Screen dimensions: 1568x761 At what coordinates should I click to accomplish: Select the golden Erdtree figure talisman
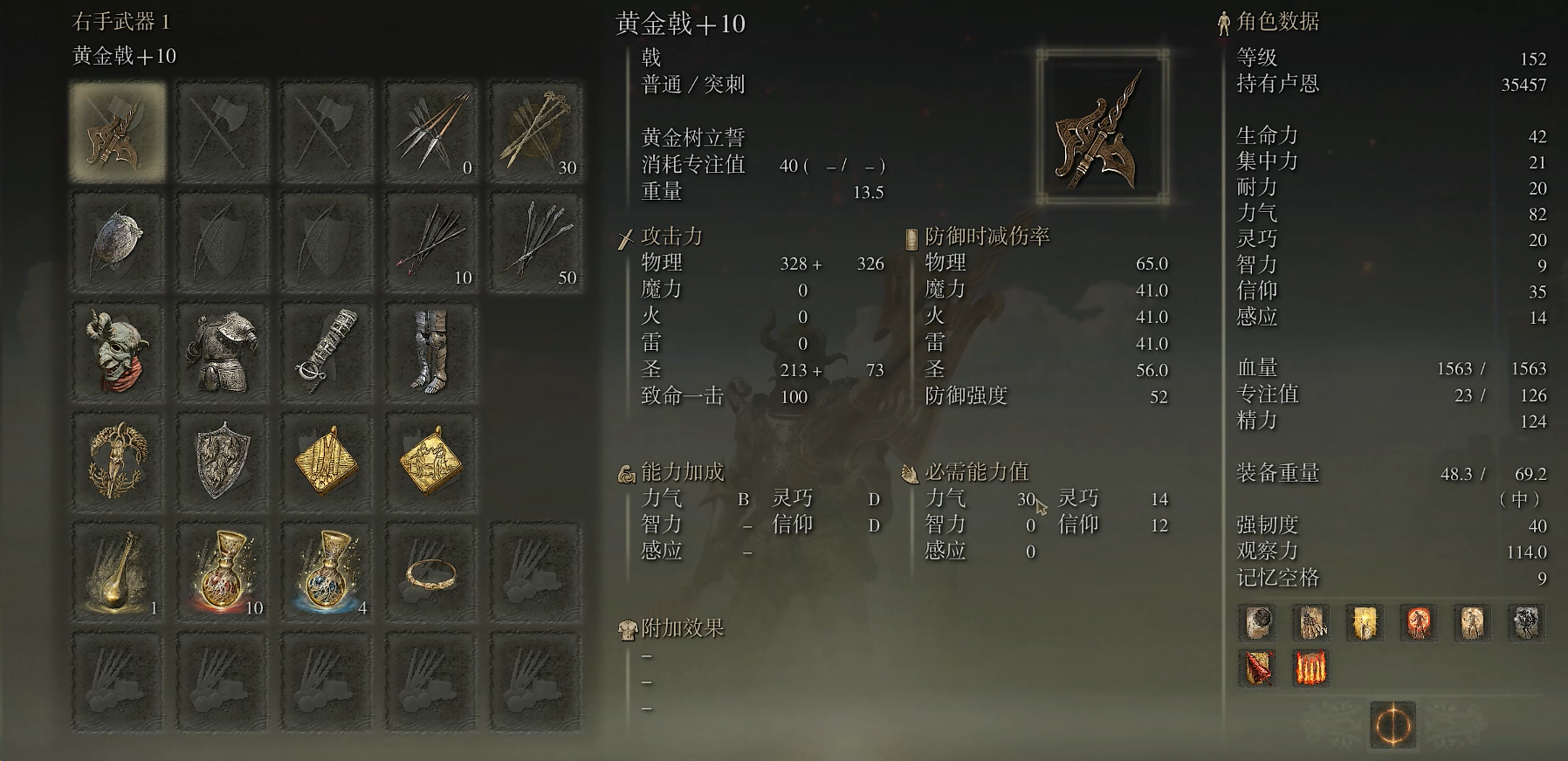118,458
